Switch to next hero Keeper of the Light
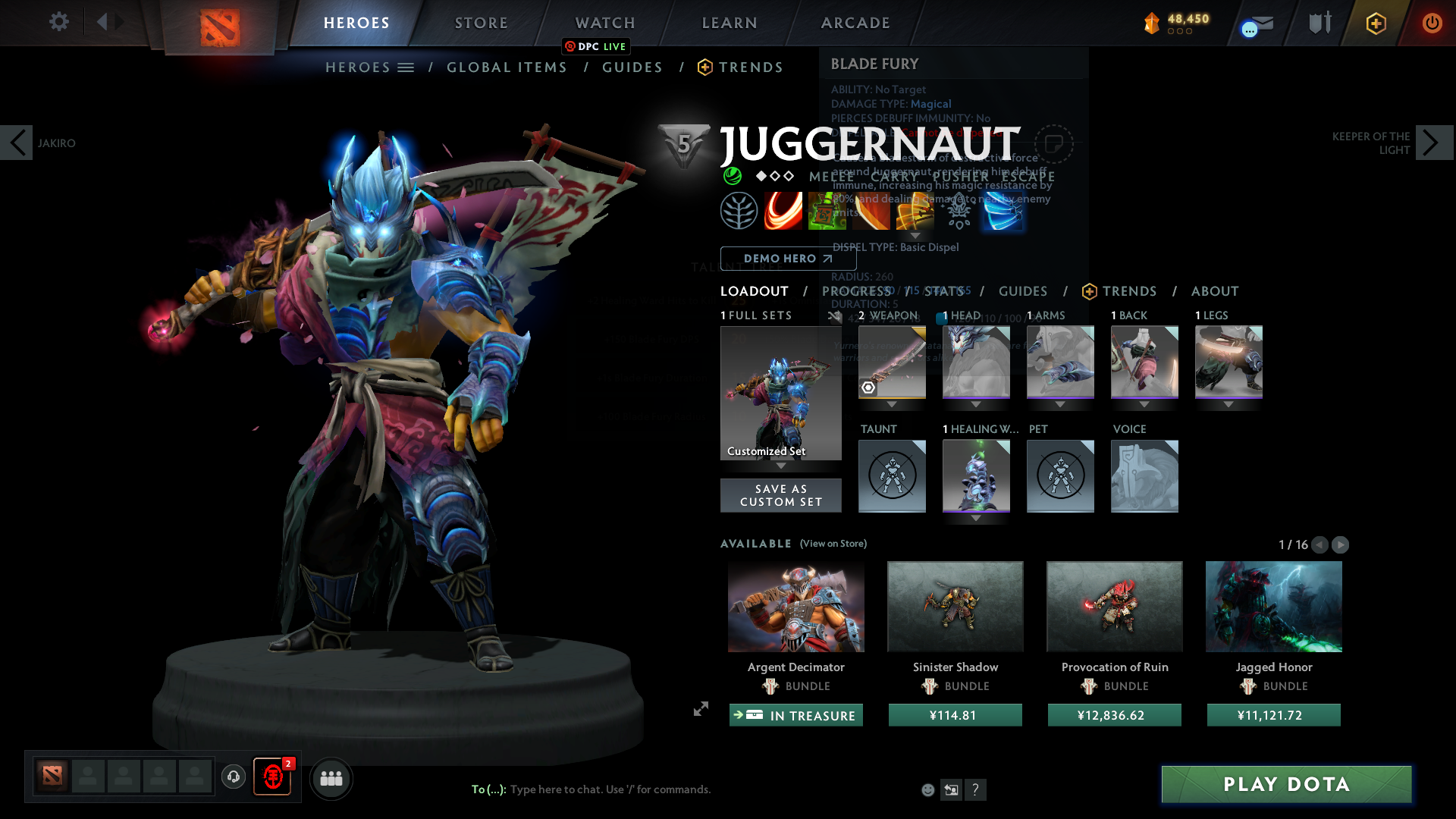Image resolution: width=1456 pixels, height=819 pixels. coord(1433,143)
